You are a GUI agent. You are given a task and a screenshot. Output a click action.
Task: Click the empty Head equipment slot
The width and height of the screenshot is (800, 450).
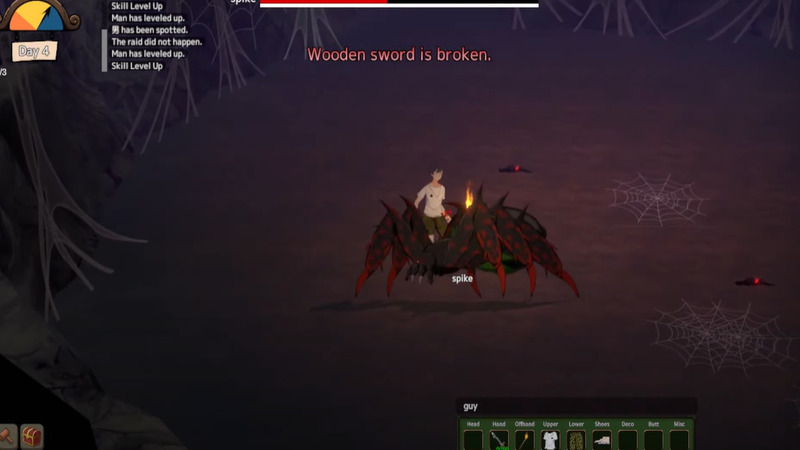473,440
